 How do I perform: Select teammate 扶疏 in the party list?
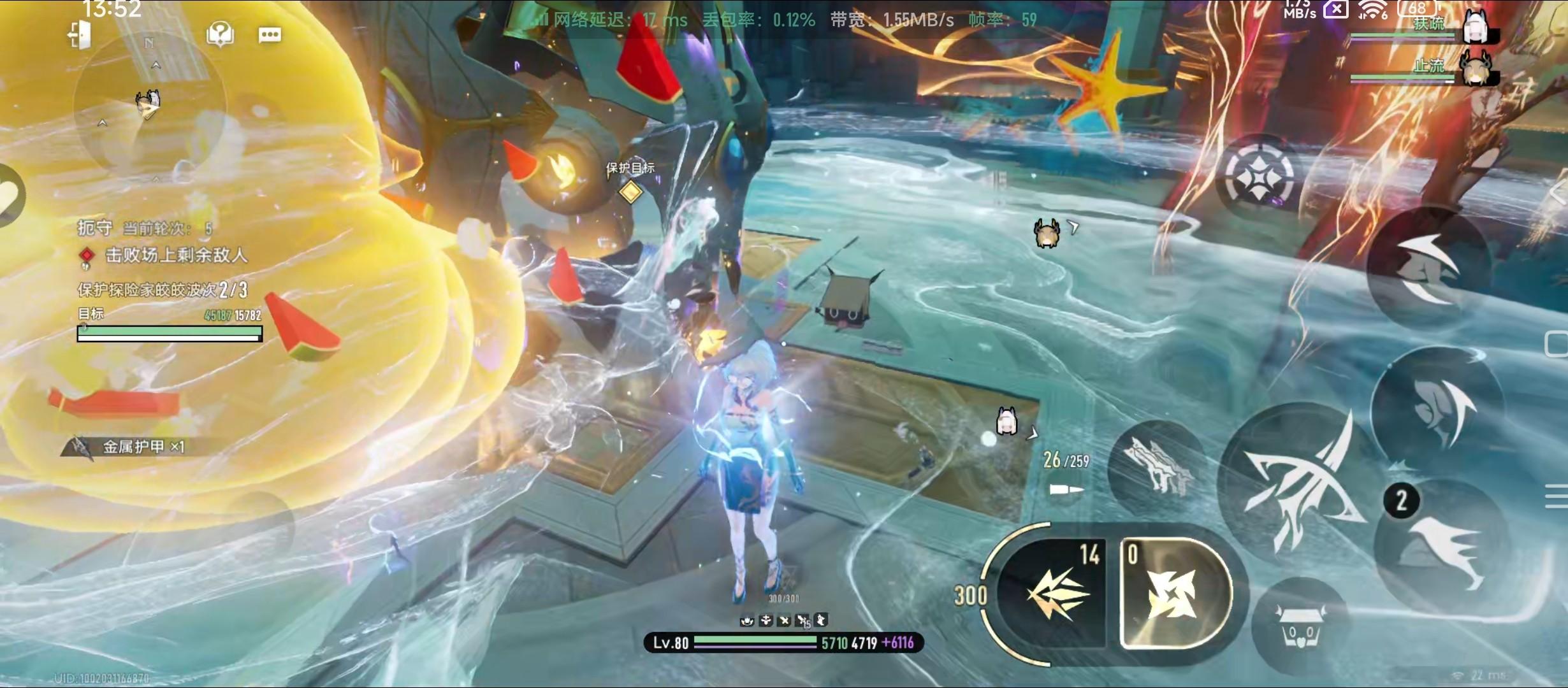coord(1426,27)
